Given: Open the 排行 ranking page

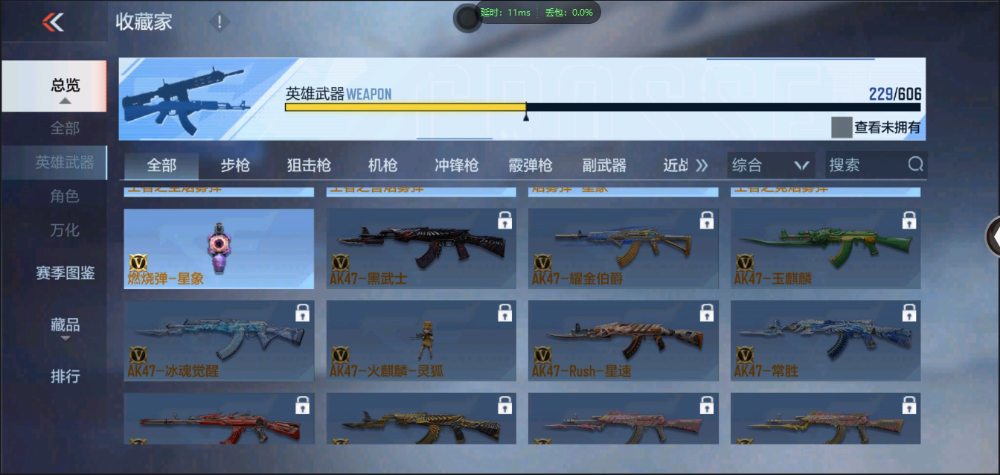Looking at the screenshot, I should [x=65, y=377].
